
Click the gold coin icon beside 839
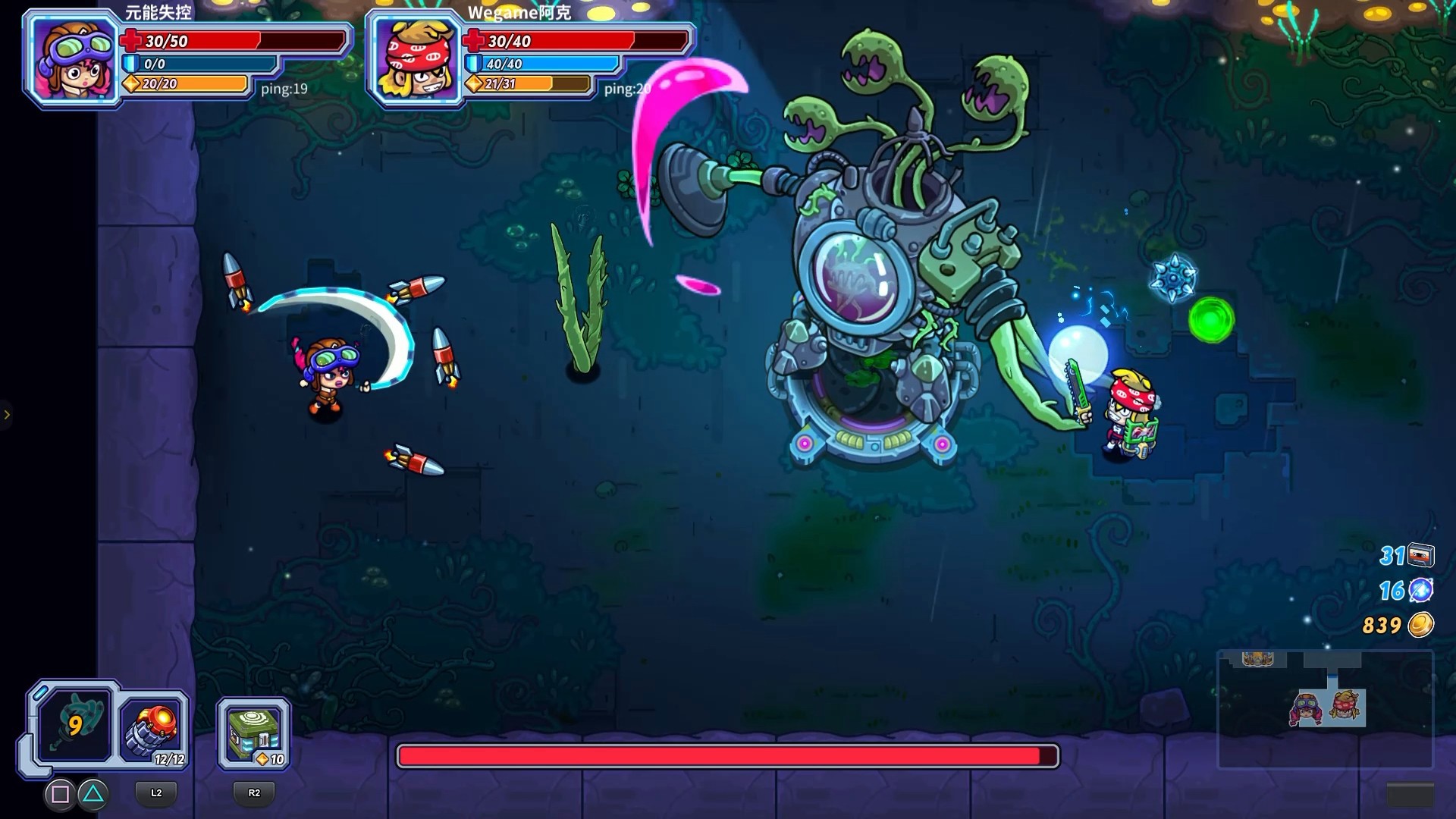click(x=1423, y=626)
